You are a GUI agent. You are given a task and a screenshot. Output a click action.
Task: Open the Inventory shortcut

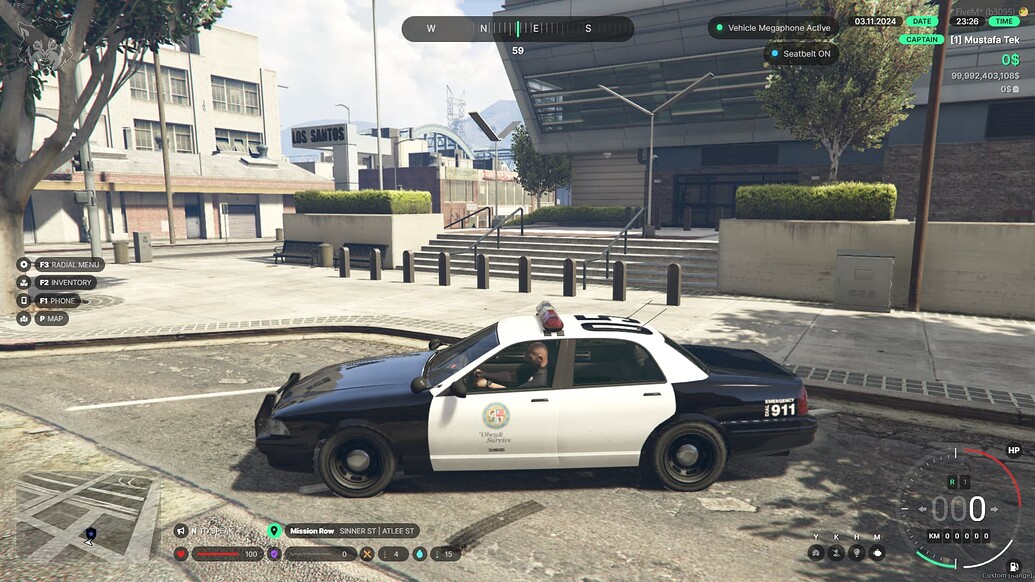coord(24,283)
